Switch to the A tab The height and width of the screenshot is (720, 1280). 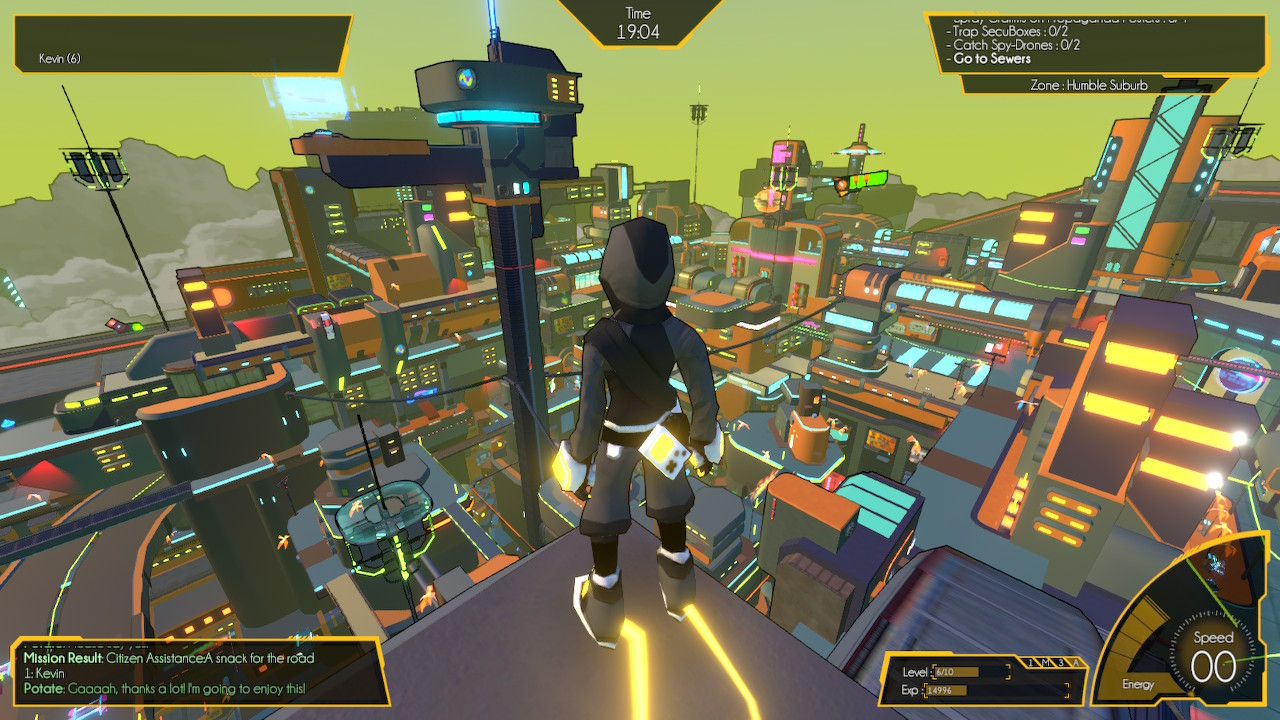pos(1076,663)
